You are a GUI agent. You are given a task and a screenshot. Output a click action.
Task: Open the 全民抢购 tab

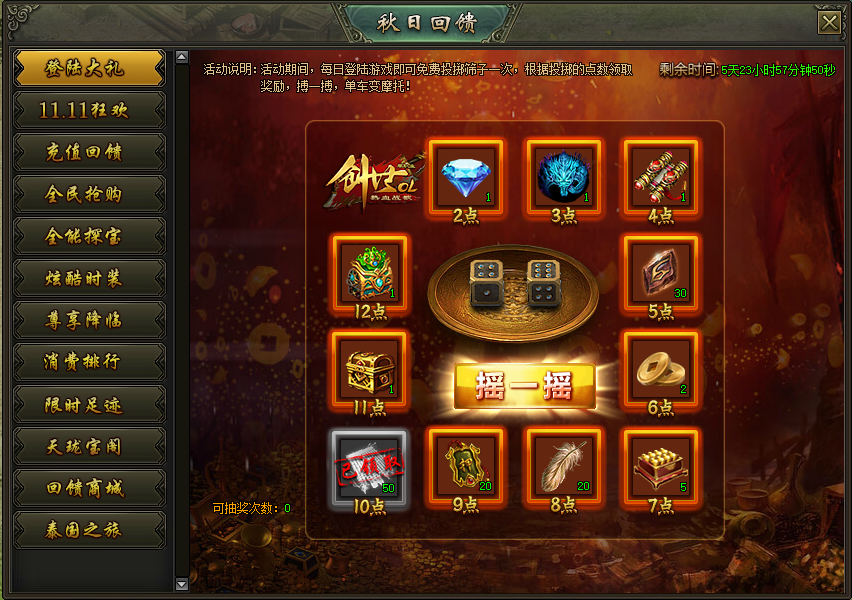pos(89,194)
